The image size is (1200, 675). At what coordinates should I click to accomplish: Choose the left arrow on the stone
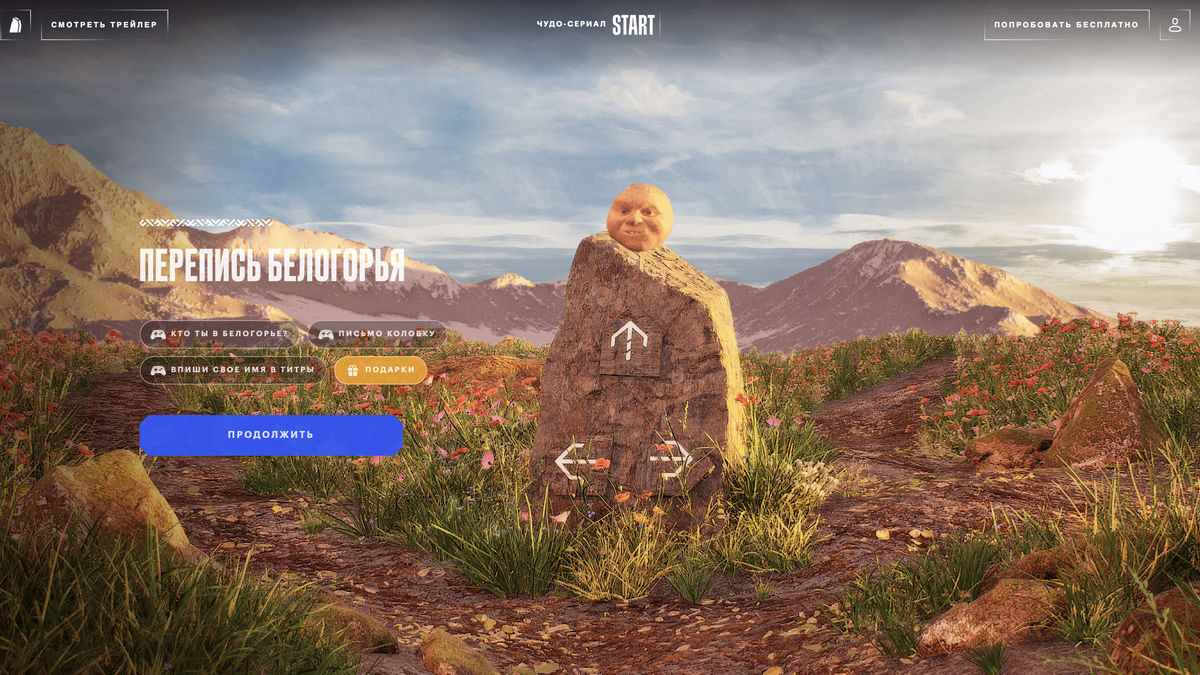[x=578, y=461]
